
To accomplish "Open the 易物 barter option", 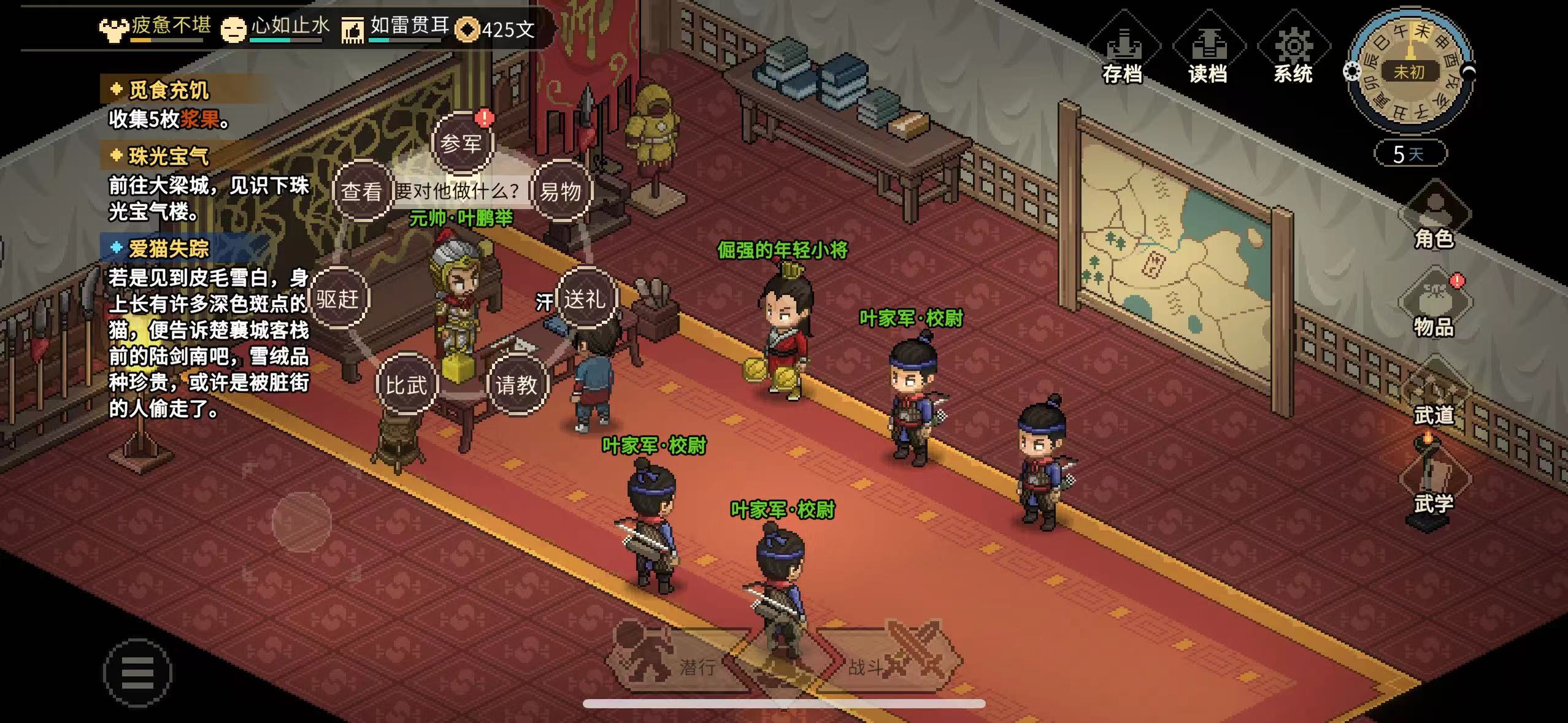I will coord(560,191).
